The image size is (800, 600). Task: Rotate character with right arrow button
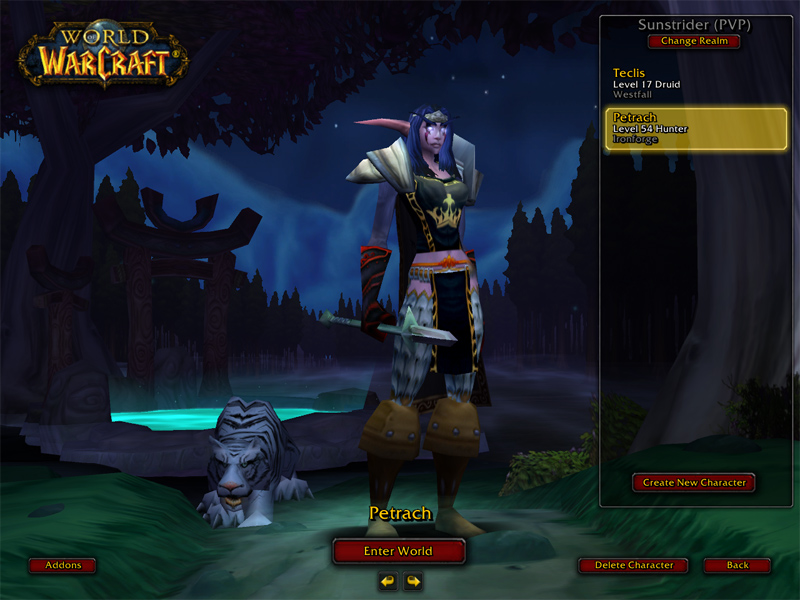click(413, 581)
